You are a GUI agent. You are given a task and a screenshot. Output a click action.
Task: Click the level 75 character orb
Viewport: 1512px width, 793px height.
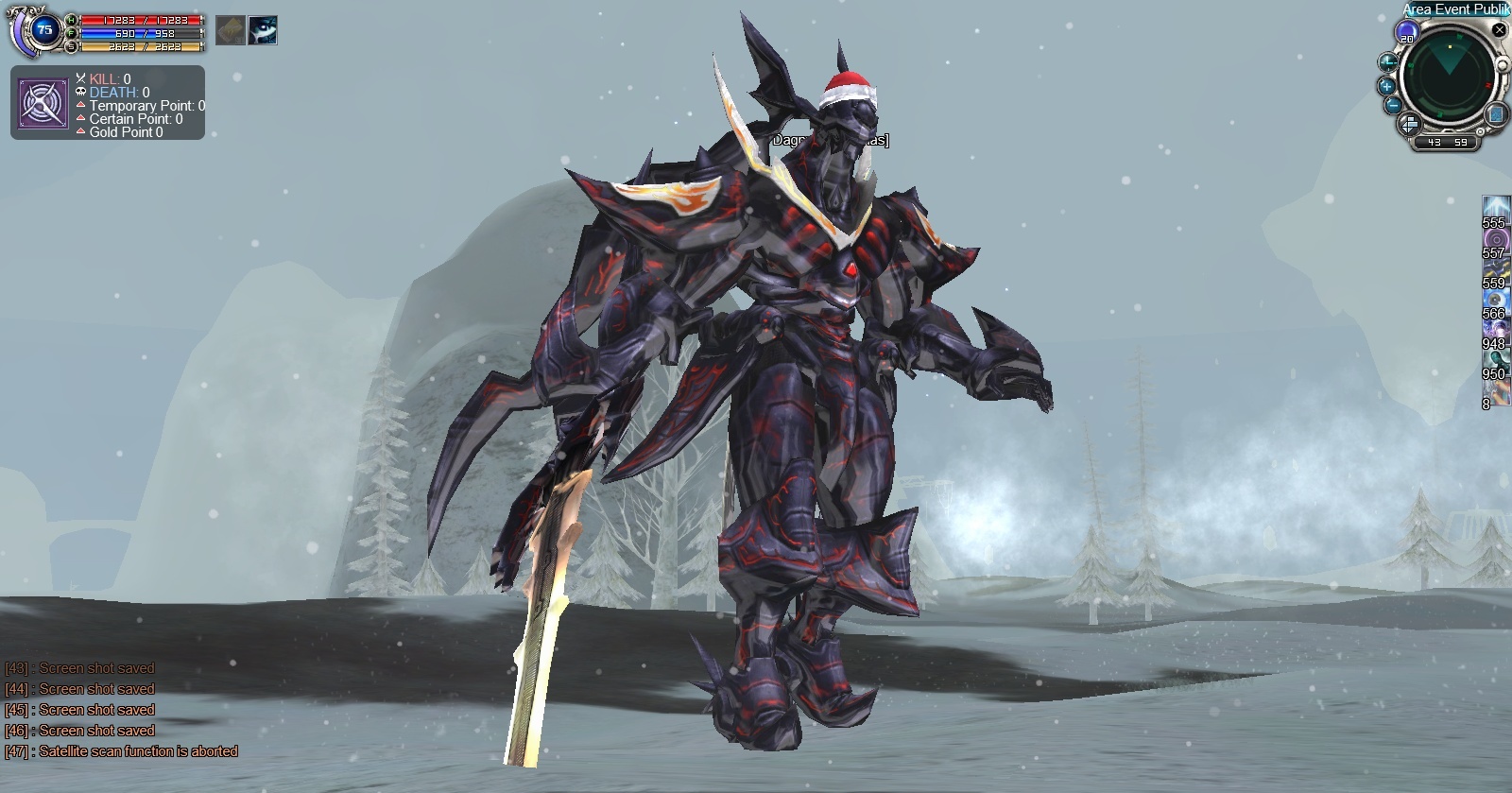(43, 30)
